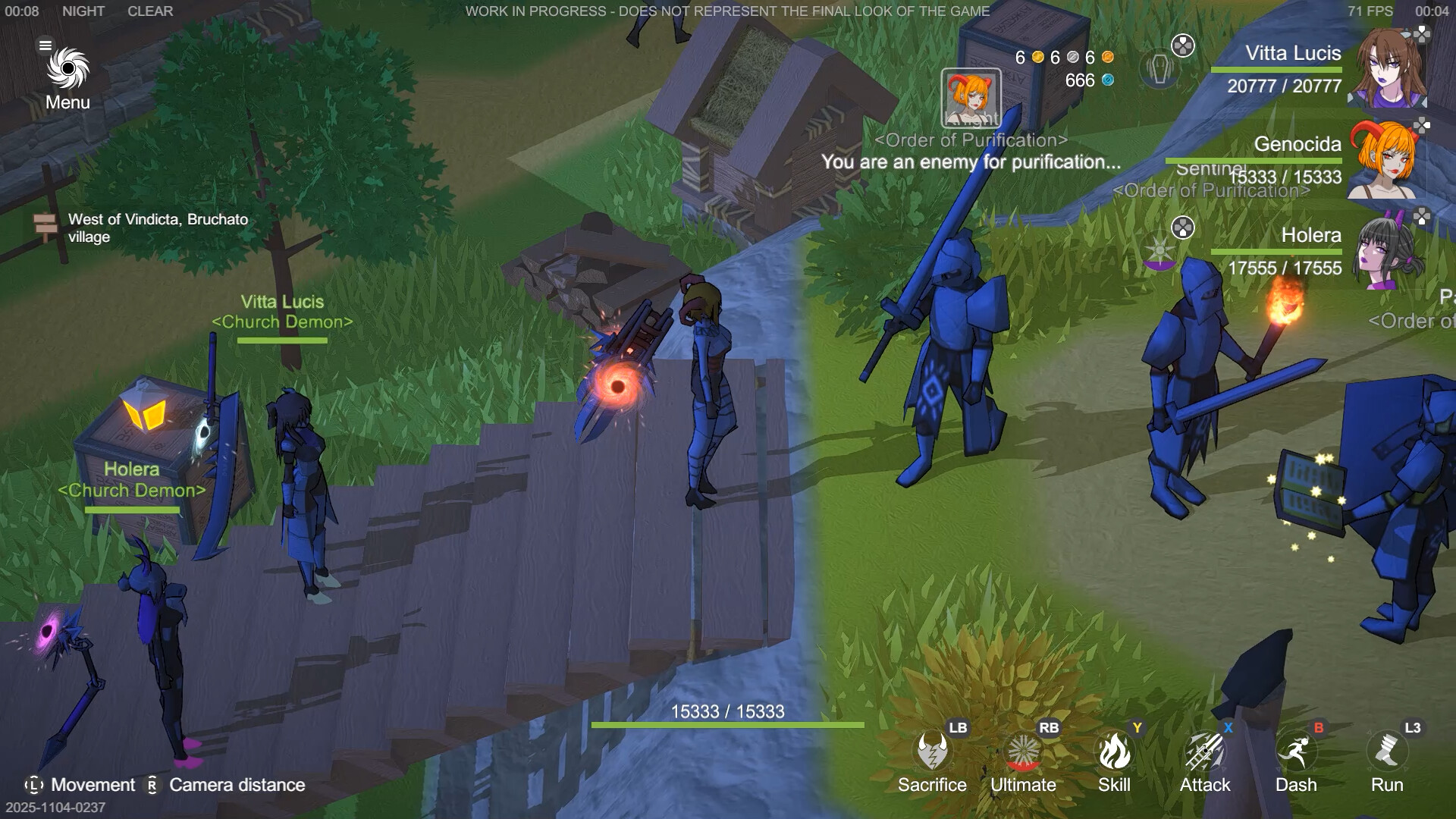
Task: Click the Menu label text
Action: (x=67, y=101)
